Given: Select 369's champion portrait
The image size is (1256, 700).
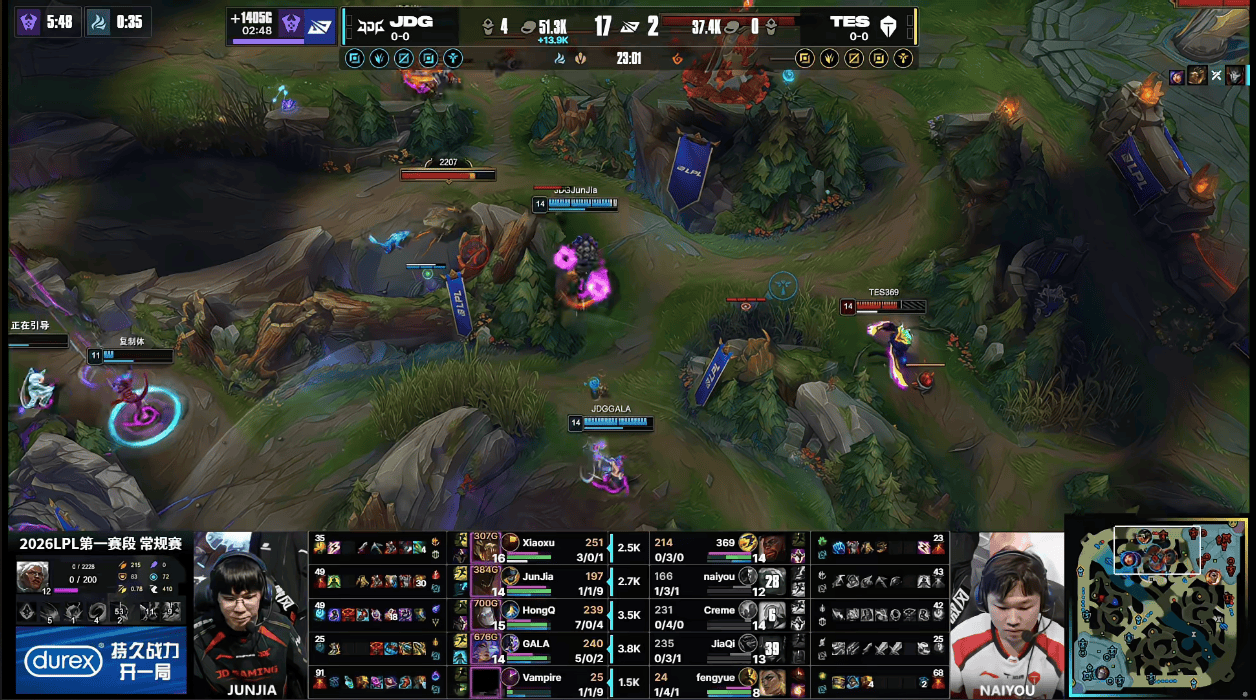Looking at the screenshot, I should [x=769, y=548].
